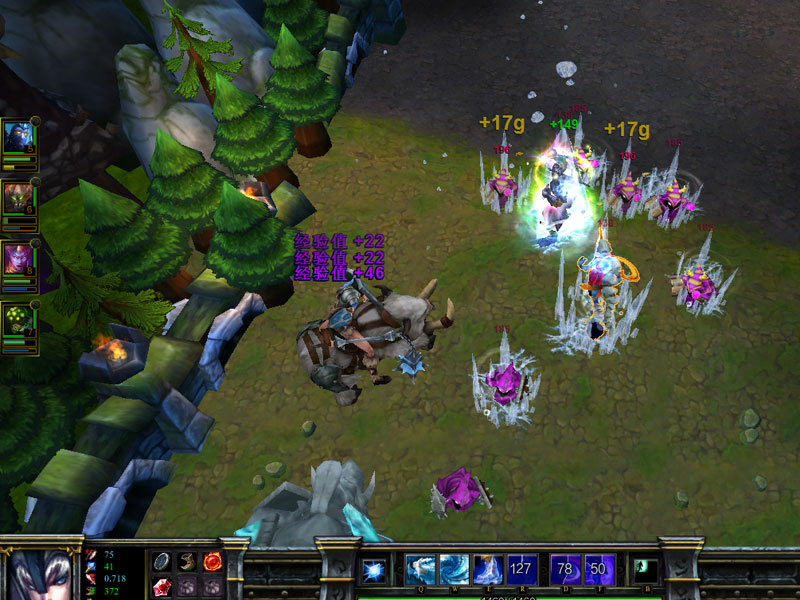This screenshot has height=600, width=800.
Task: Activate the red fiery orb item
Action: (x=212, y=562)
